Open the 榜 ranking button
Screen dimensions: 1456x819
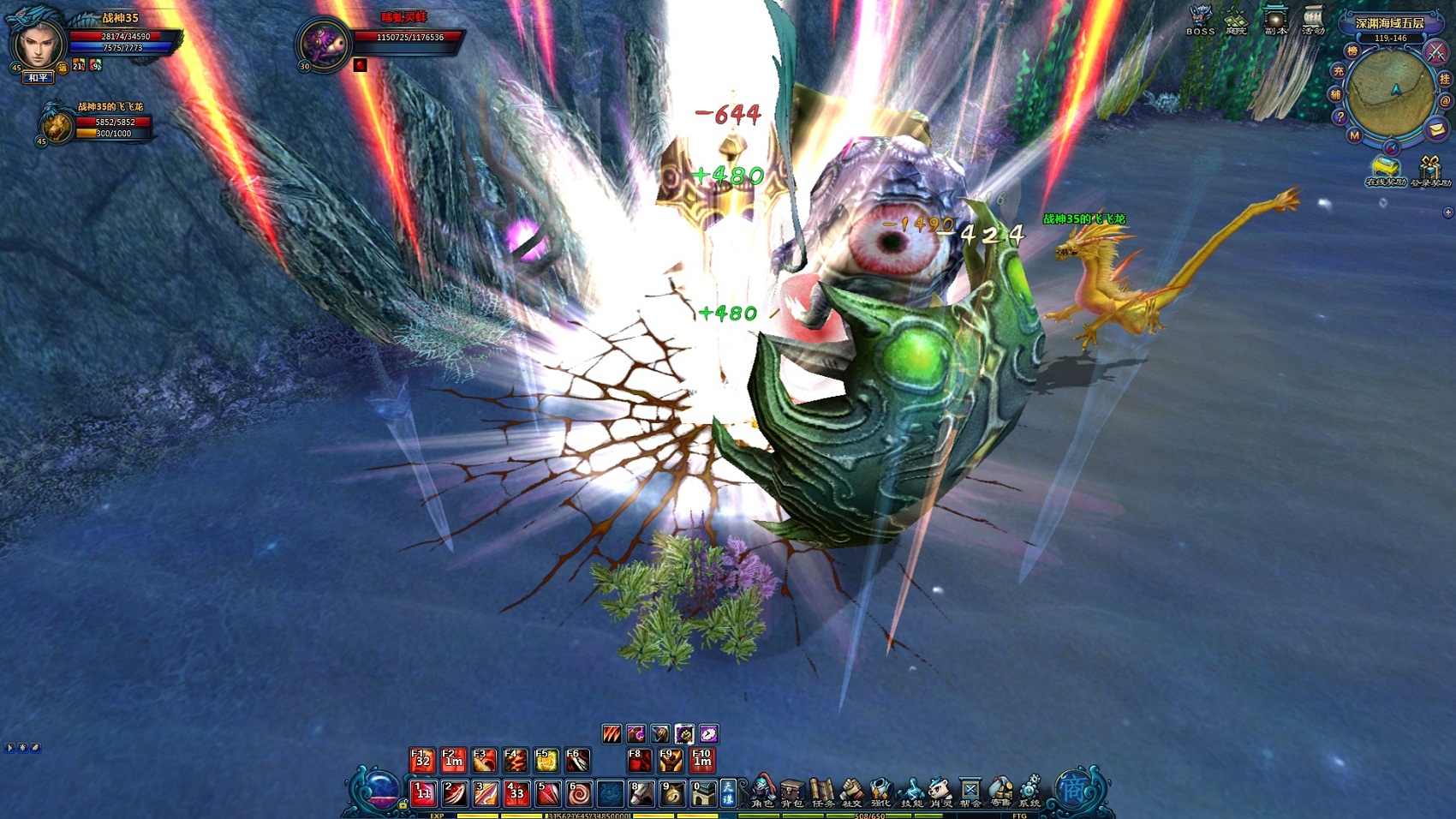click(x=1352, y=51)
